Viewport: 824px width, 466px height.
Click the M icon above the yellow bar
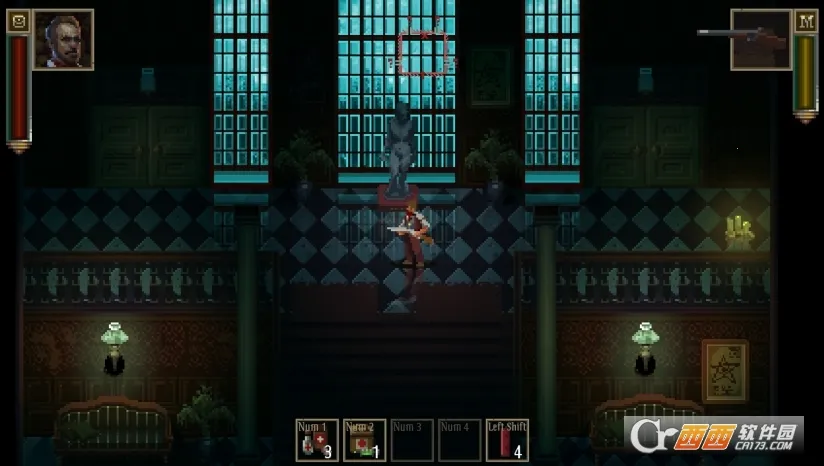click(x=805, y=20)
